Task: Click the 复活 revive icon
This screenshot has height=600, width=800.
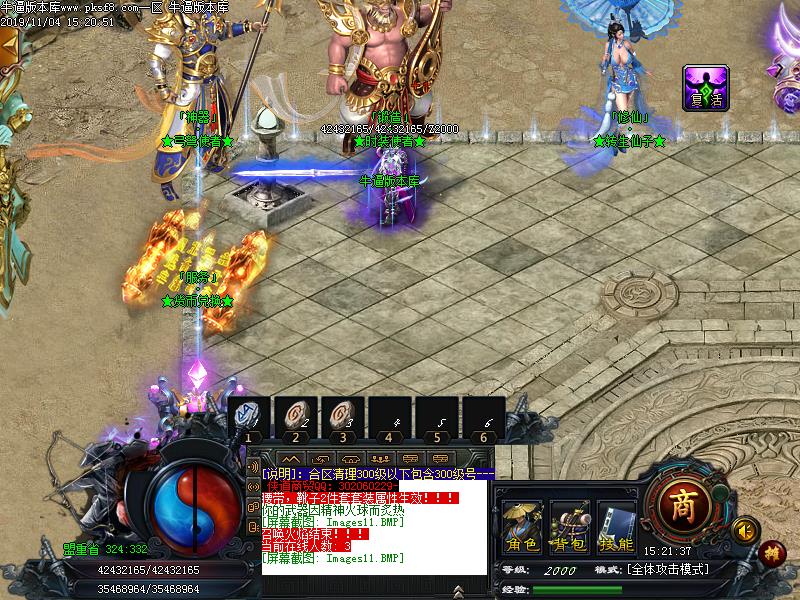Action: pos(705,88)
